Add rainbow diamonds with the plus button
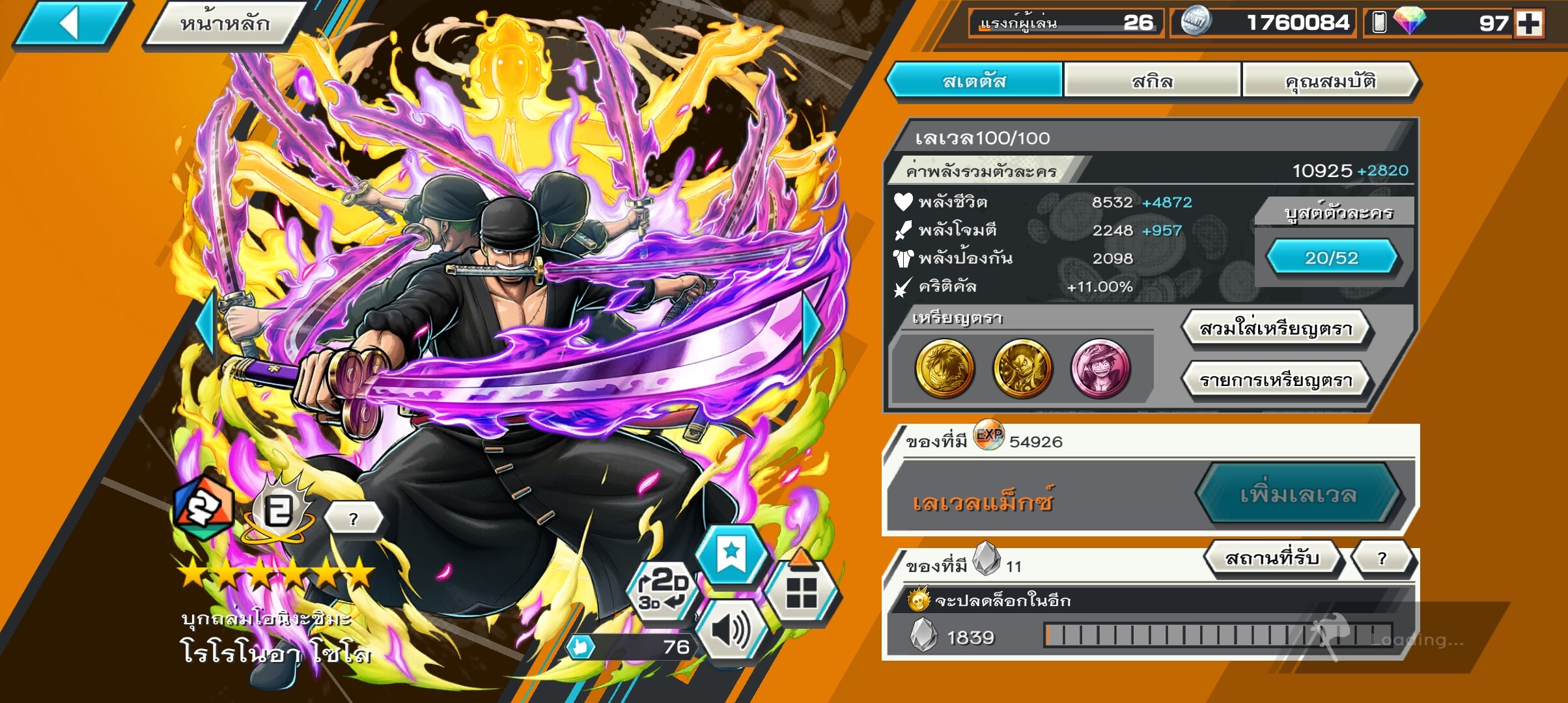The width and height of the screenshot is (1568, 703). tap(1529, 23)
